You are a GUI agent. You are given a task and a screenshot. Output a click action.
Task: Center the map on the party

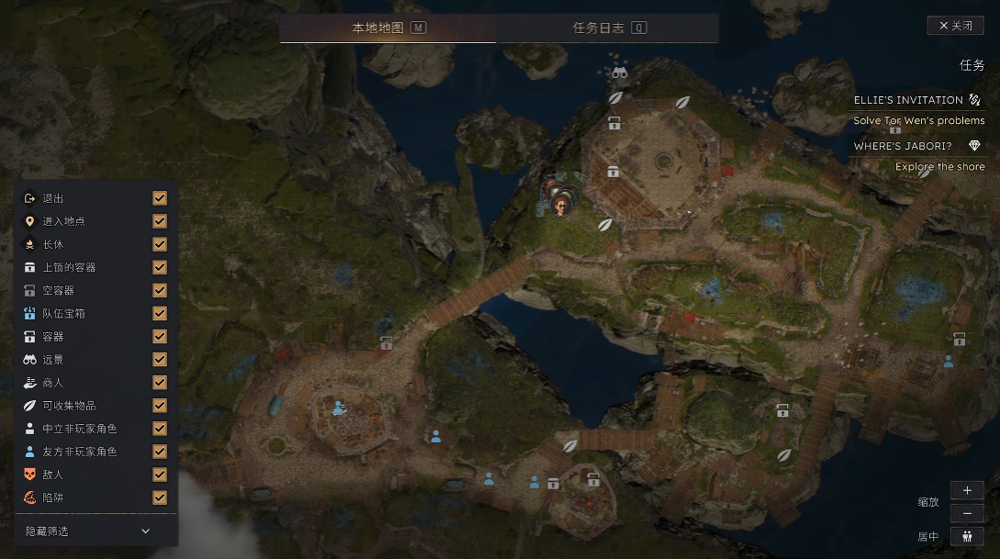coord(967,536)
